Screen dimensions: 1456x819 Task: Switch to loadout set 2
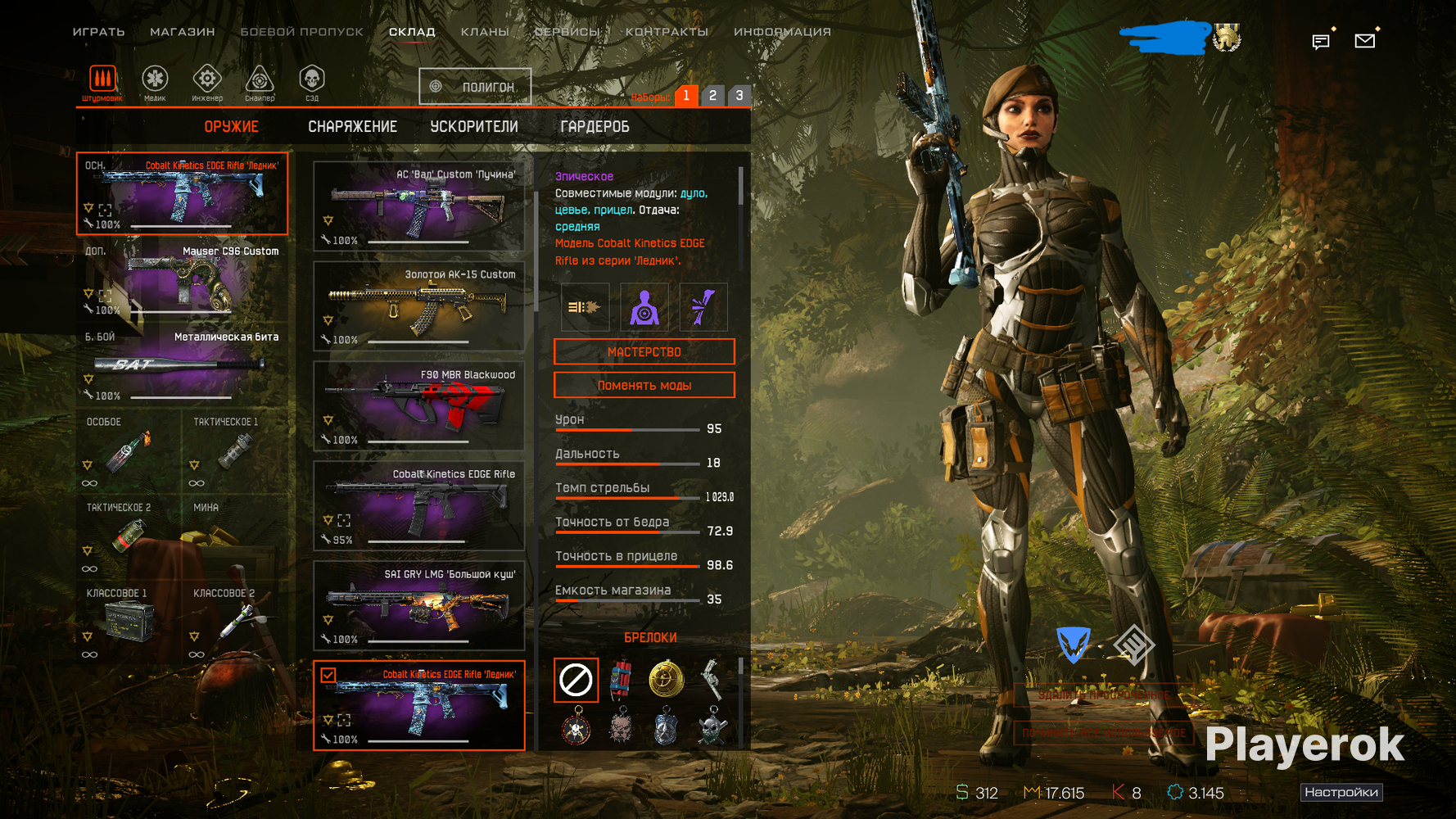coord(712,96)
